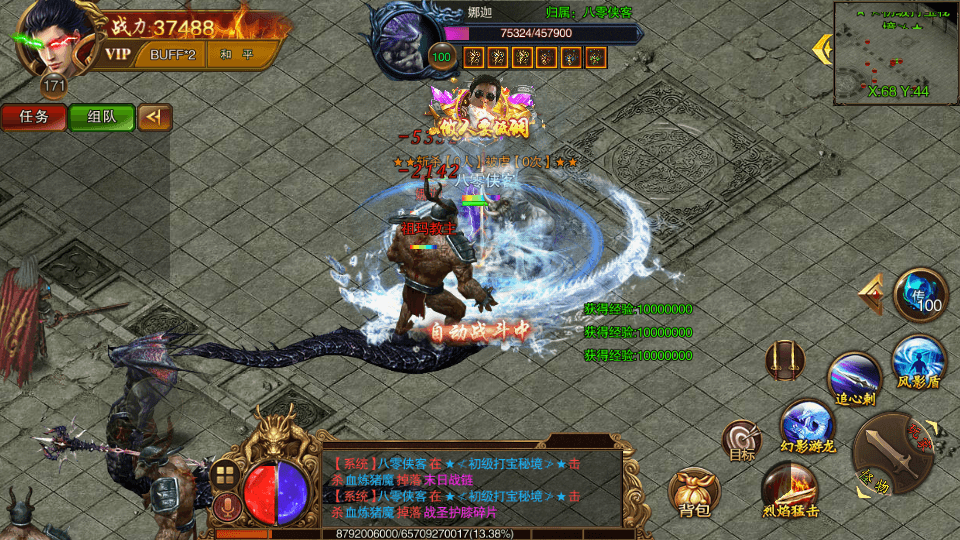Use the 传 teleport item with 100 count
960x540 pixels.
point(920,295)
